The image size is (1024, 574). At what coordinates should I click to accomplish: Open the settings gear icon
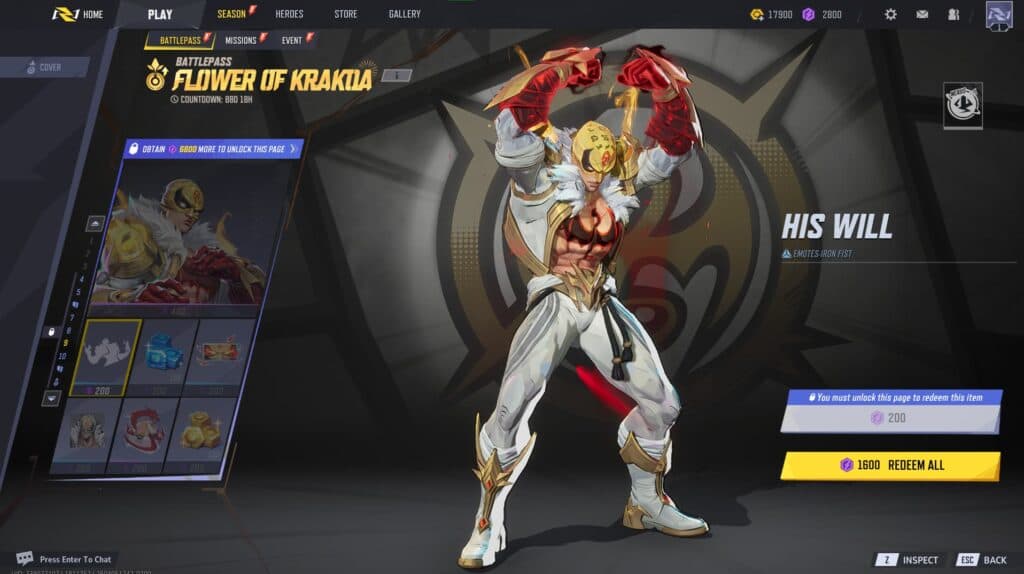click(x=891, y=15)
